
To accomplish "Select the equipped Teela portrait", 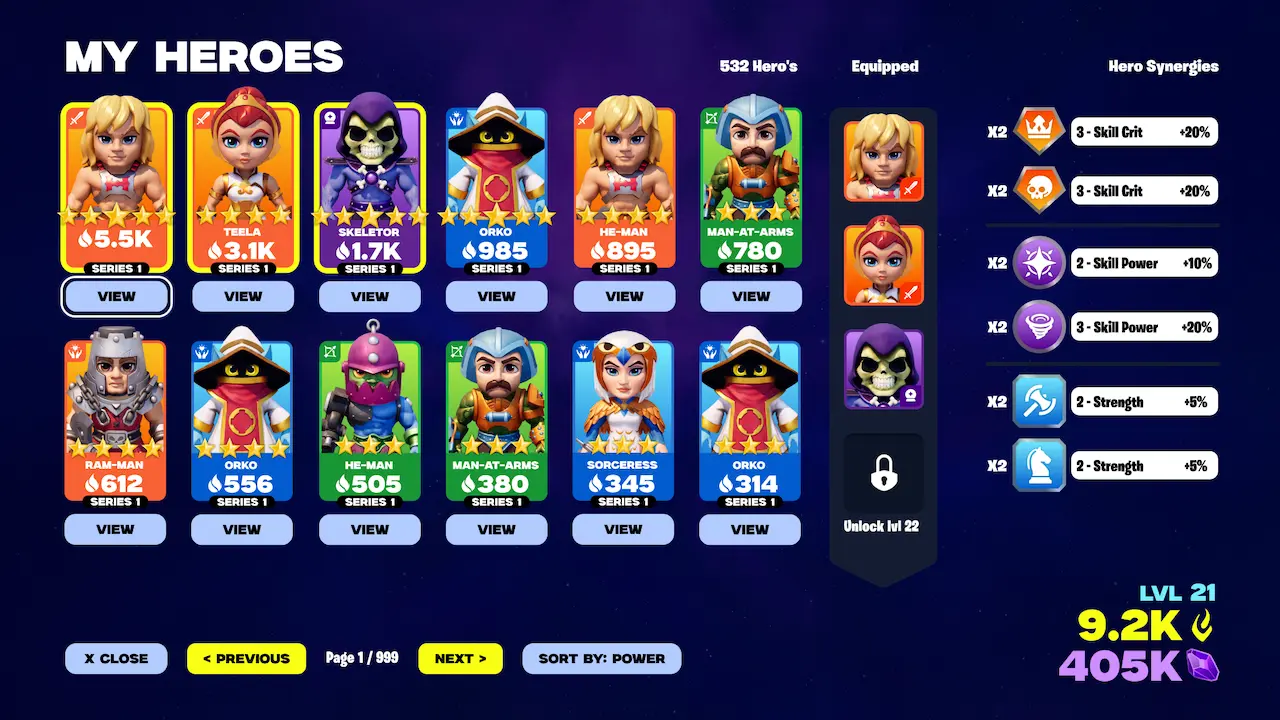I will [884, 264].
